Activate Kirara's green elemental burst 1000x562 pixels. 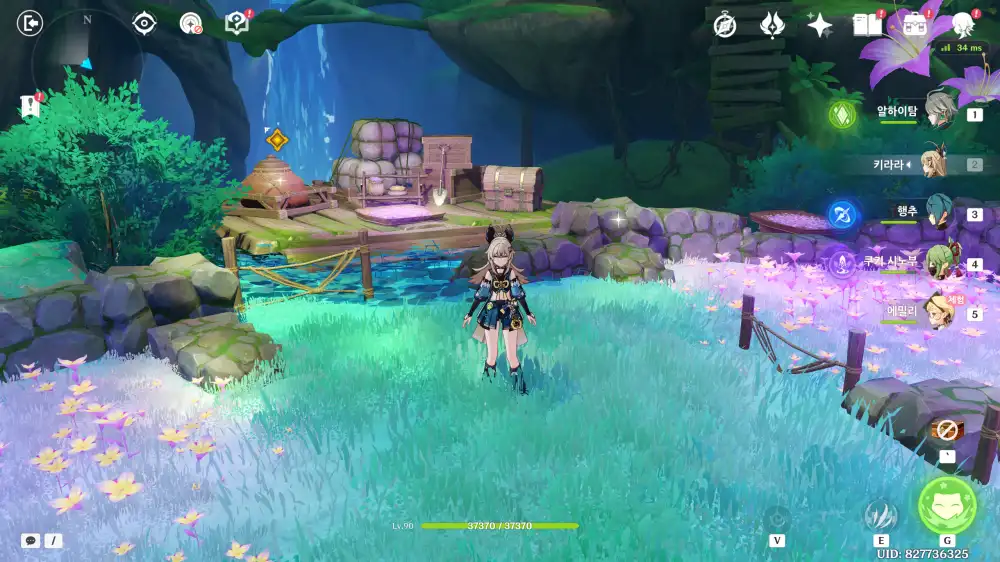(x=946, y=504)
